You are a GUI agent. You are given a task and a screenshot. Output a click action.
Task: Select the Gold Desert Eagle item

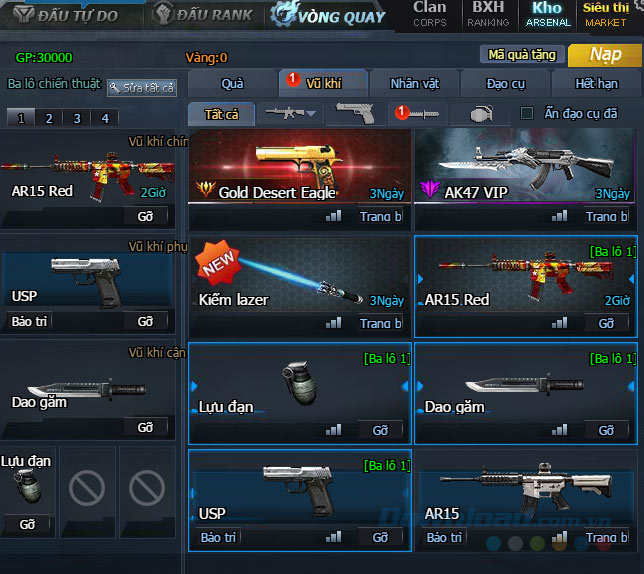point(299,176)
